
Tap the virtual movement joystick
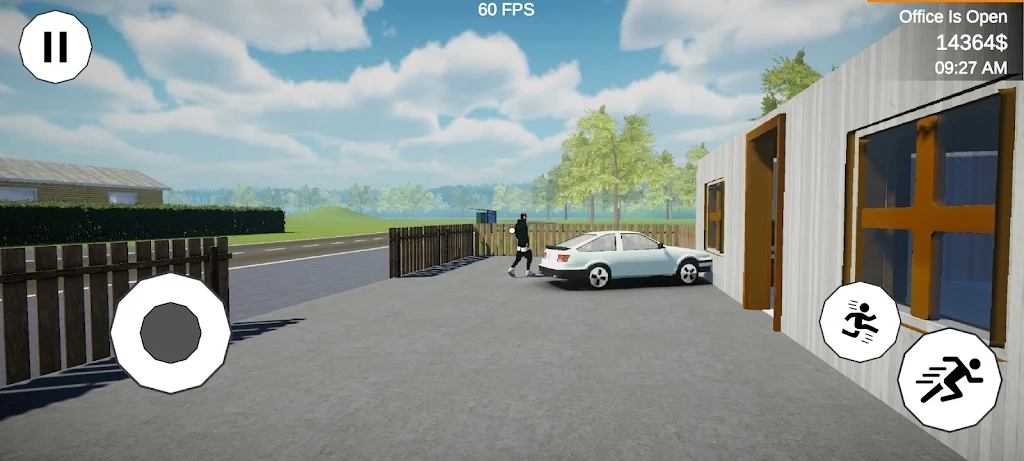pos(170,333)
